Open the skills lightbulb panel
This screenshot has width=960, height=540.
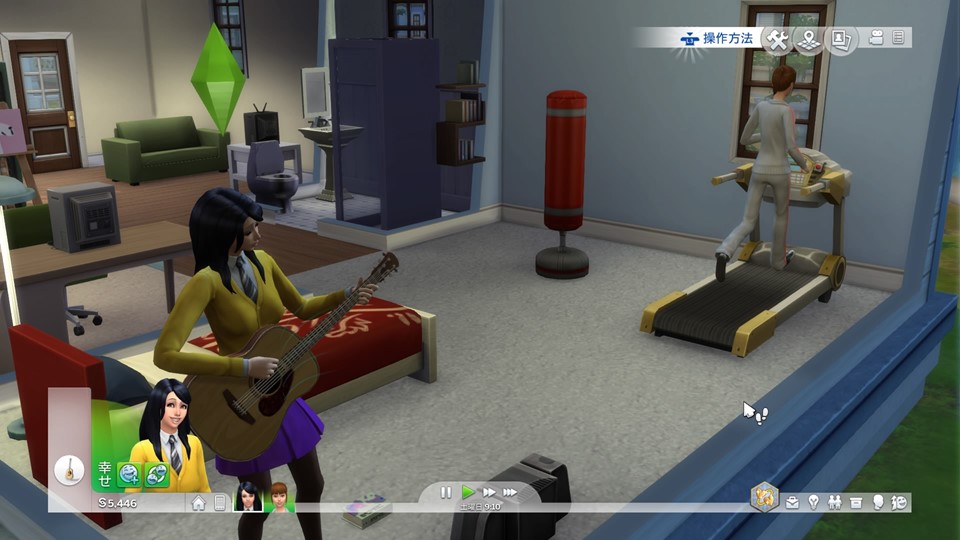[x=814, y=502]
